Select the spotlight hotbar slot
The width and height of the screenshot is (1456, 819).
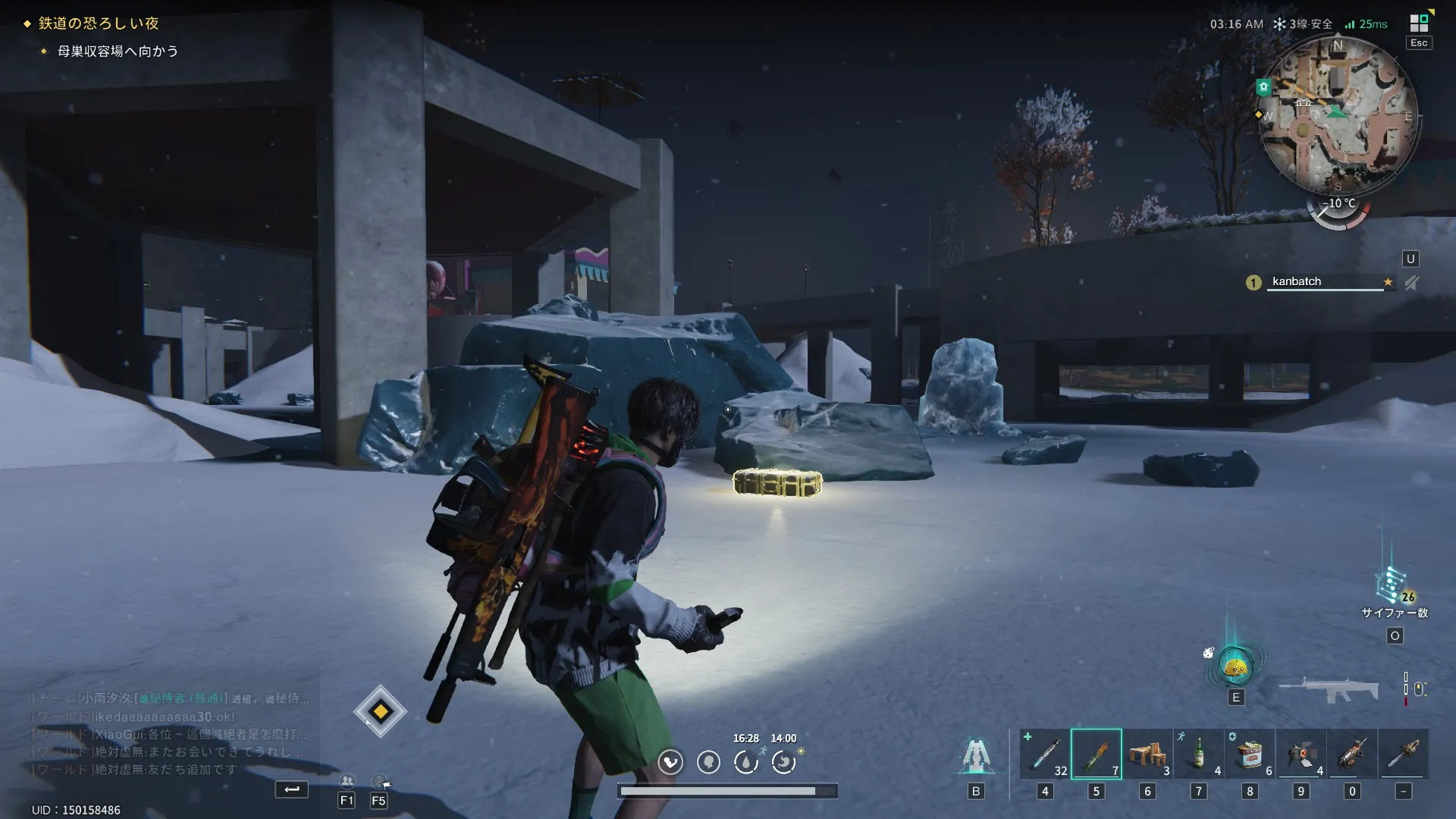[1301, 754]
